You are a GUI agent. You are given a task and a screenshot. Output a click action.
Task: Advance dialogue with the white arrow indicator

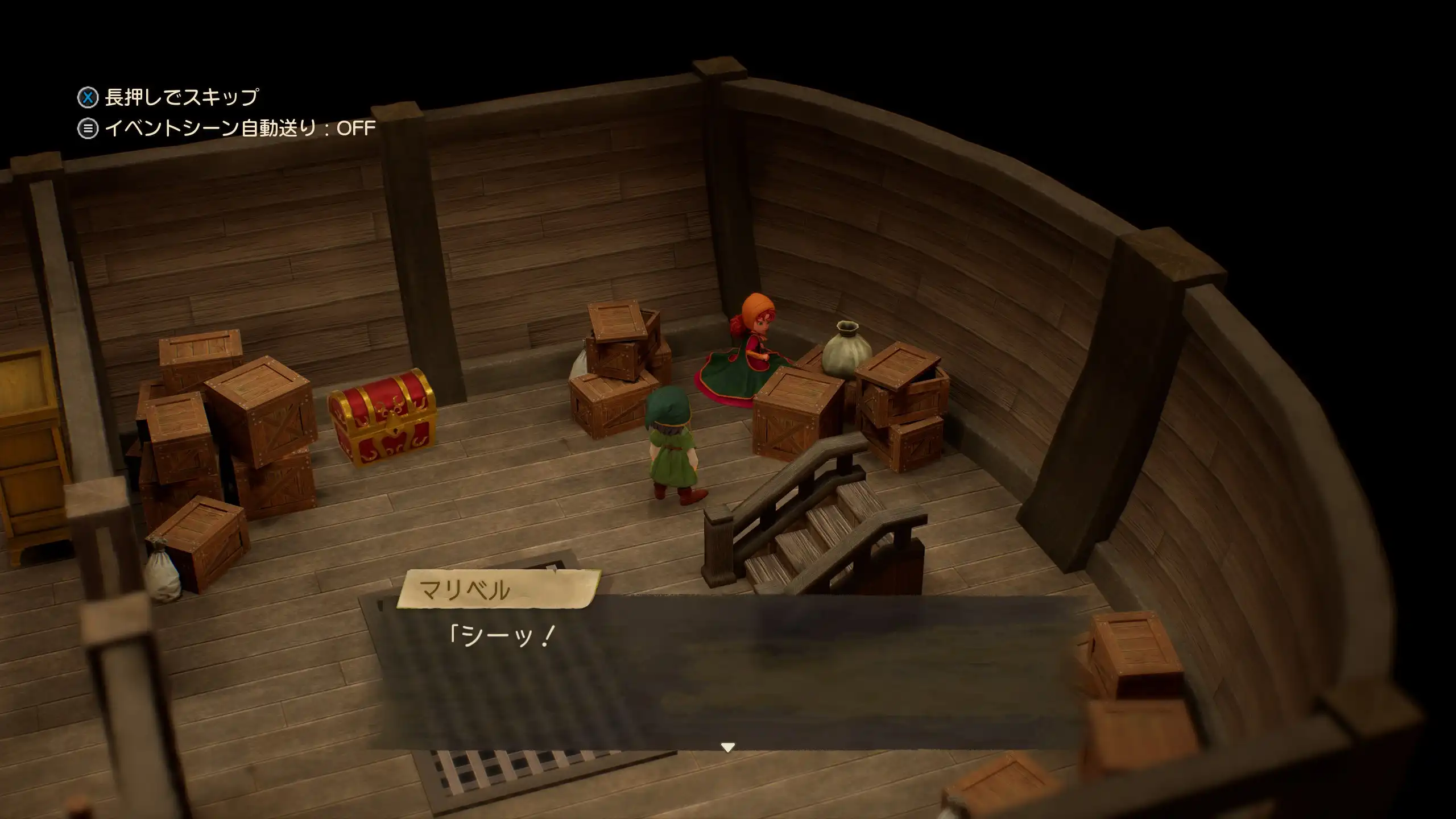pos(727,747)
